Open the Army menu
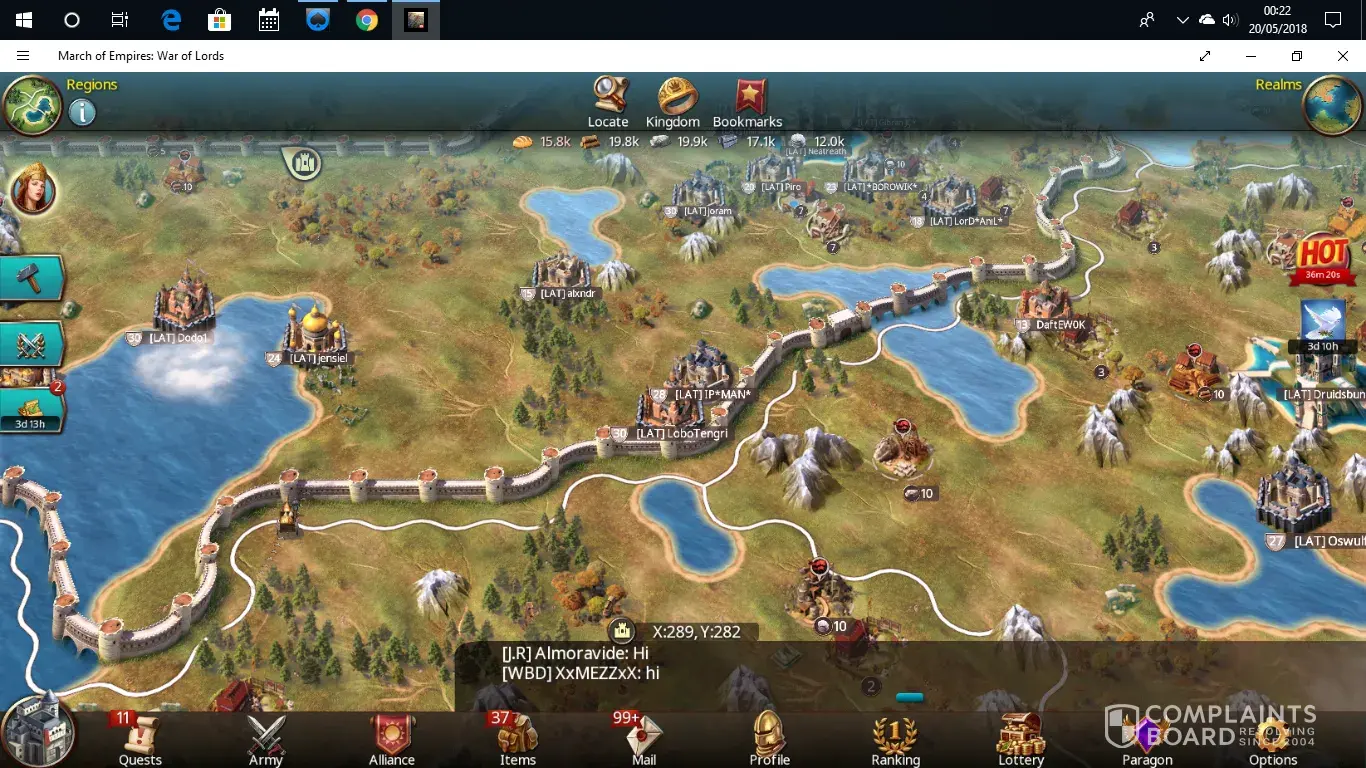The image size is (1366, 768). coord(266,739)
